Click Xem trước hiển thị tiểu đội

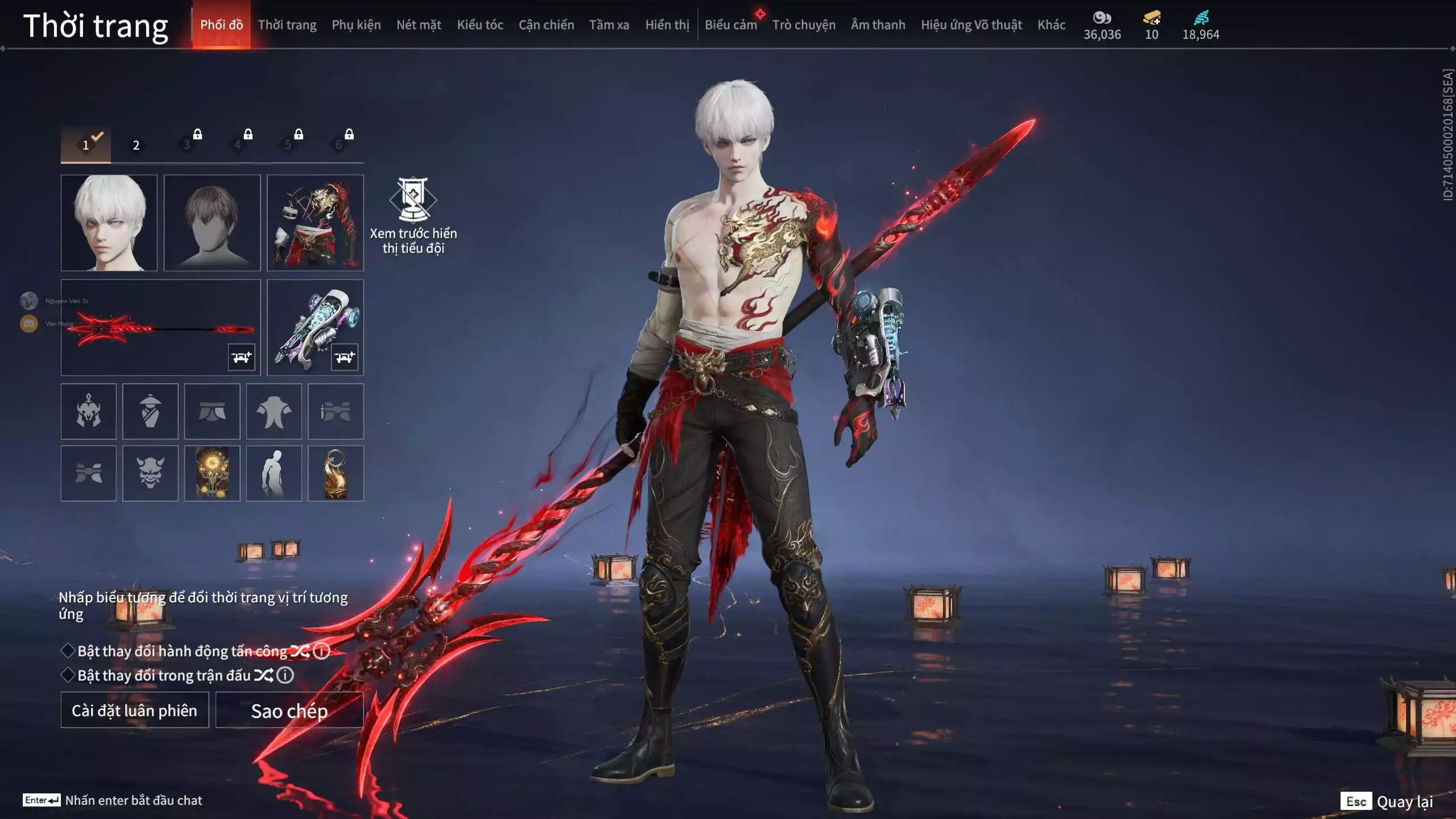coord(413,216)
